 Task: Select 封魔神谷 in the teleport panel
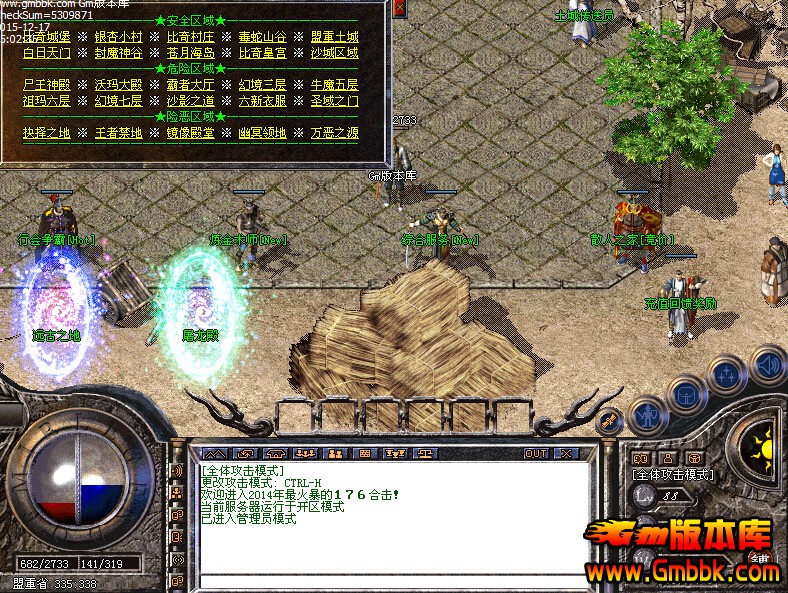[118, 53]
